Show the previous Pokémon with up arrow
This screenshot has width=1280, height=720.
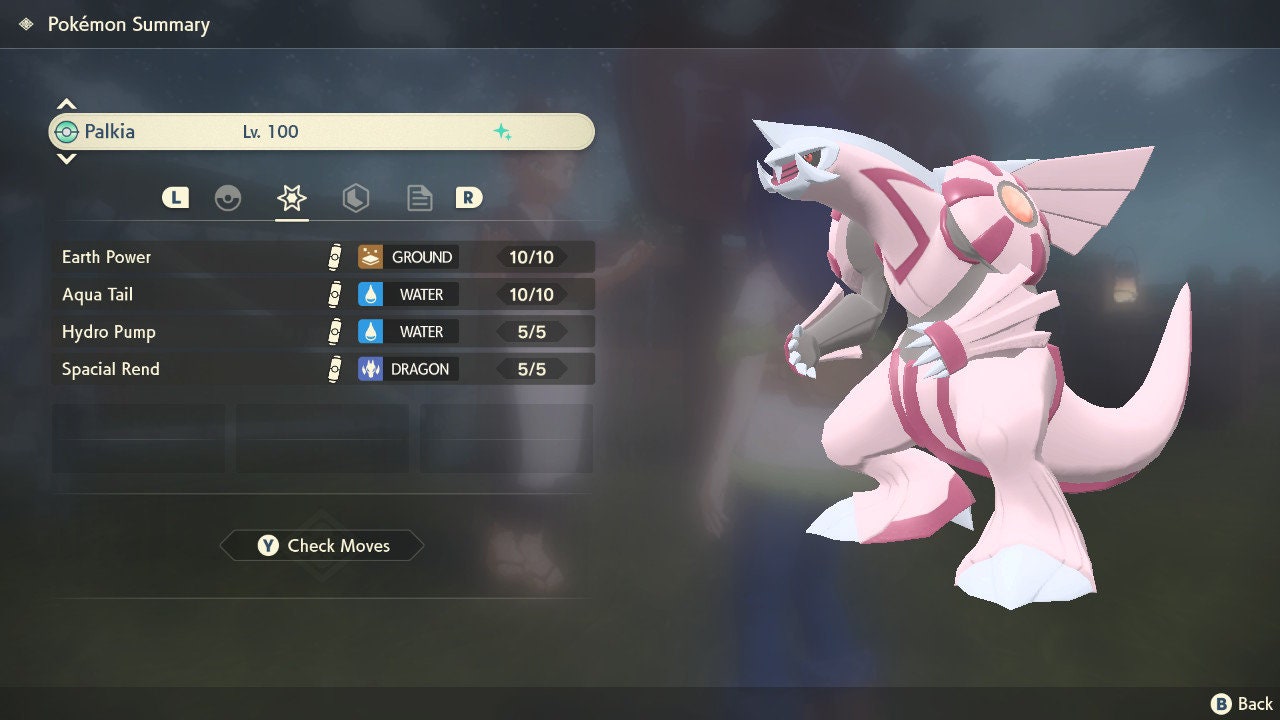[66, 104]
